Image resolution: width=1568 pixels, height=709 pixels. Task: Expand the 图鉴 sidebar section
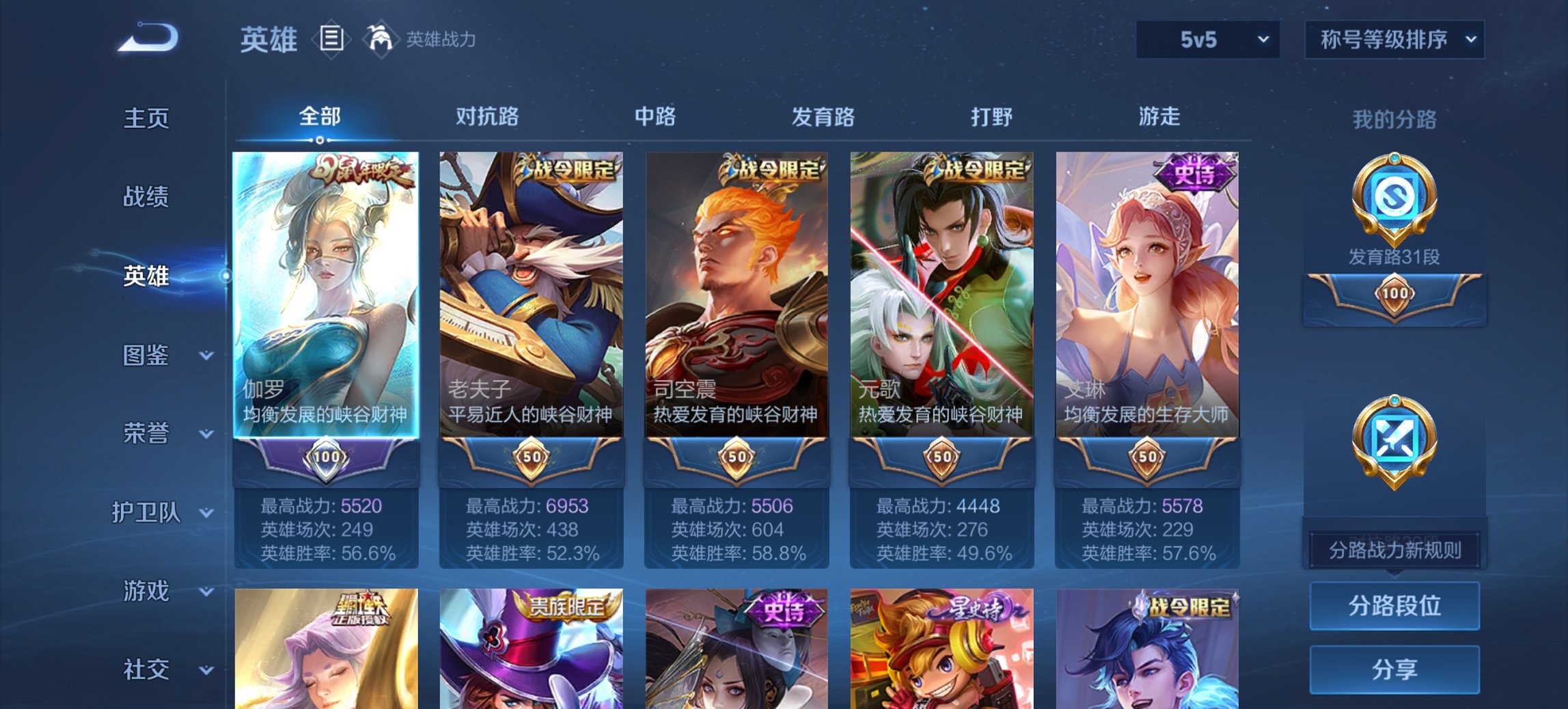click(152, 356)
